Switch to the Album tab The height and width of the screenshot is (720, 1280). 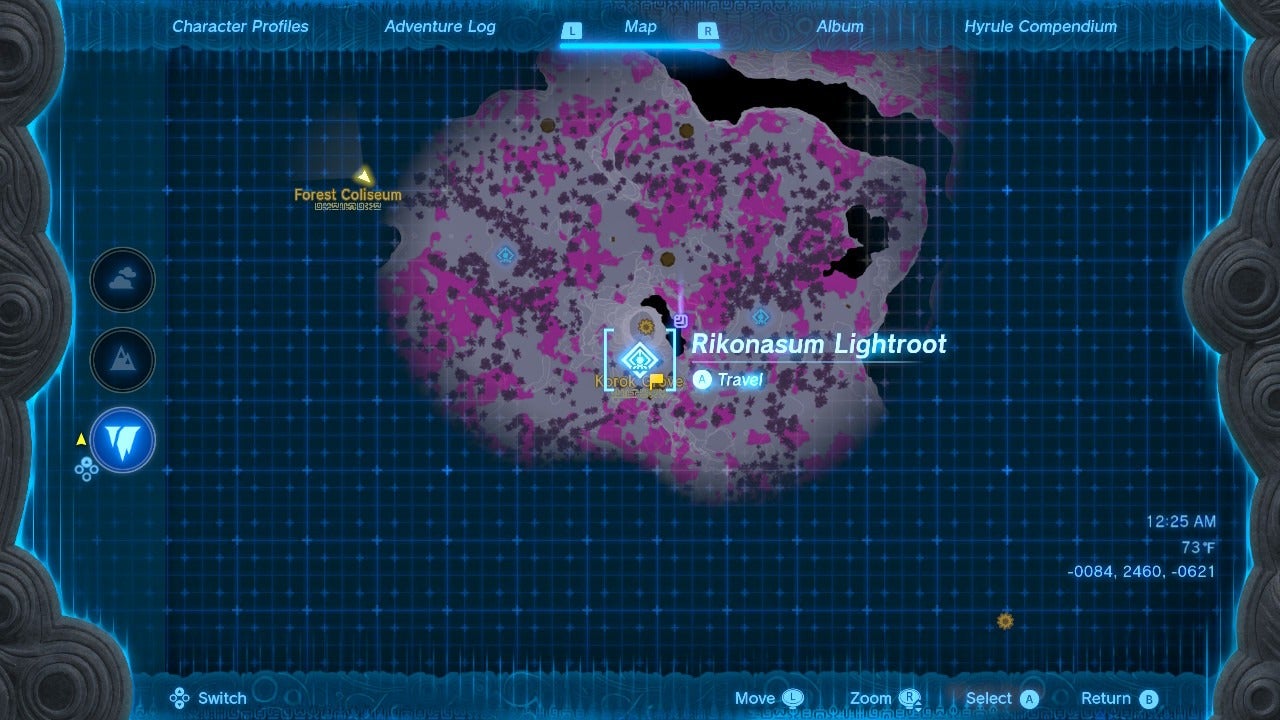(840, 27)
